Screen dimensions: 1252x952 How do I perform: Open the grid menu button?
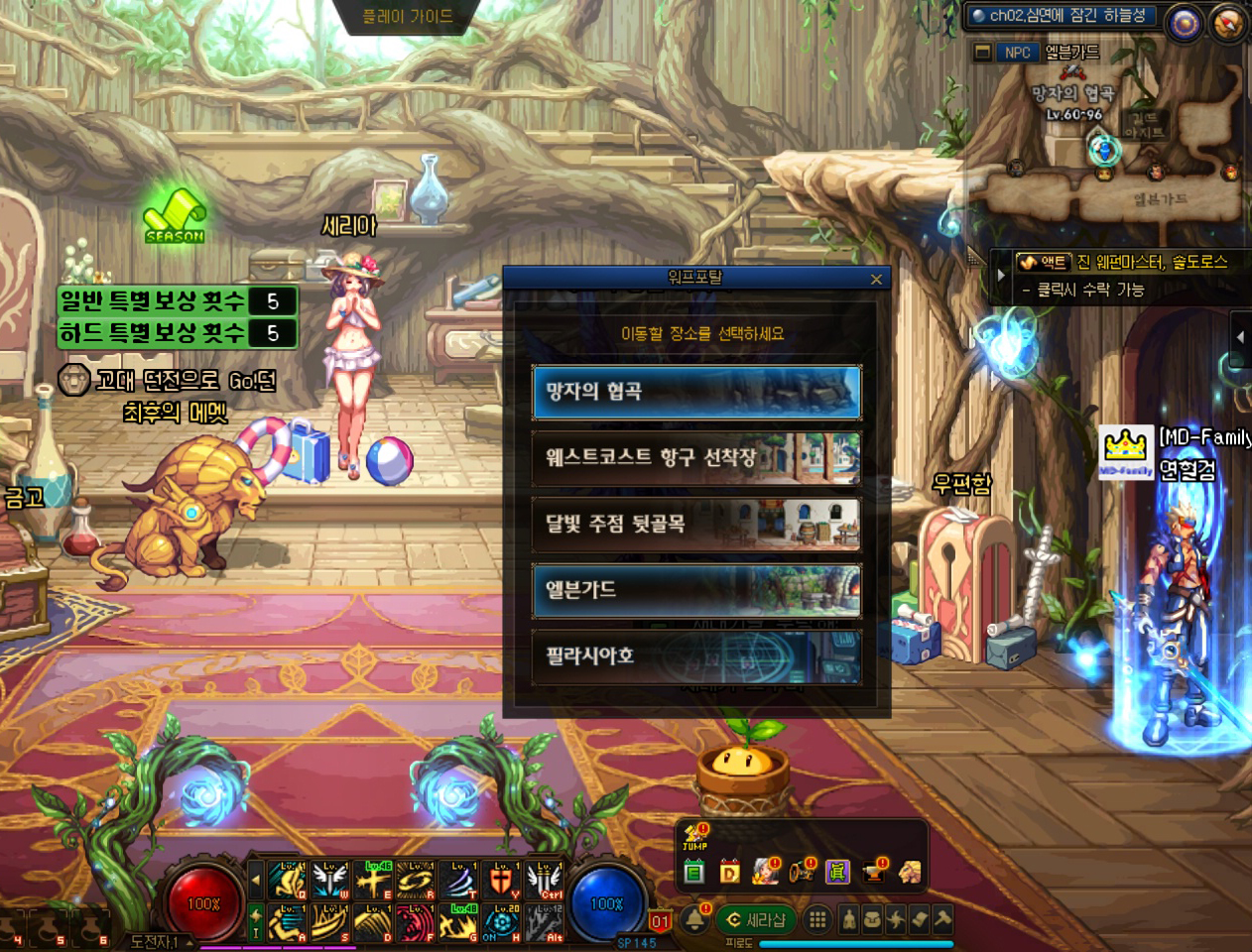coord(817,920)
